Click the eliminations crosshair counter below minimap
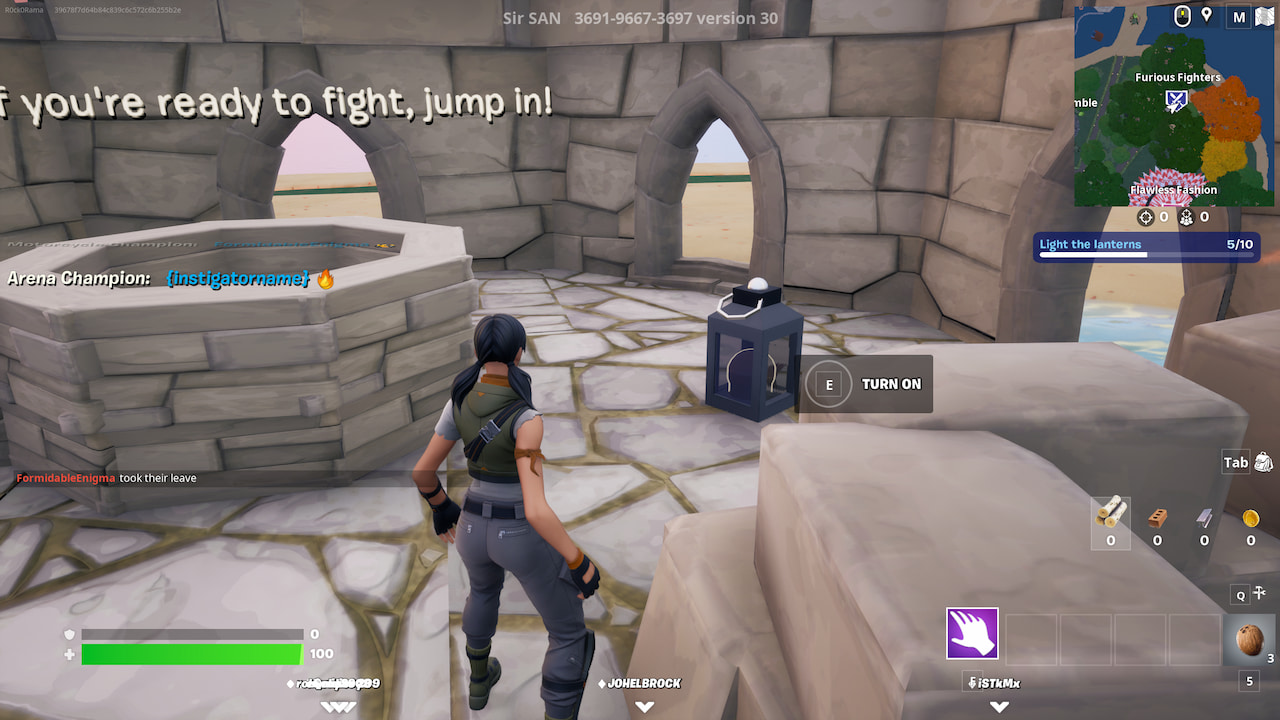The image size is (1280, 720). 1146,216
